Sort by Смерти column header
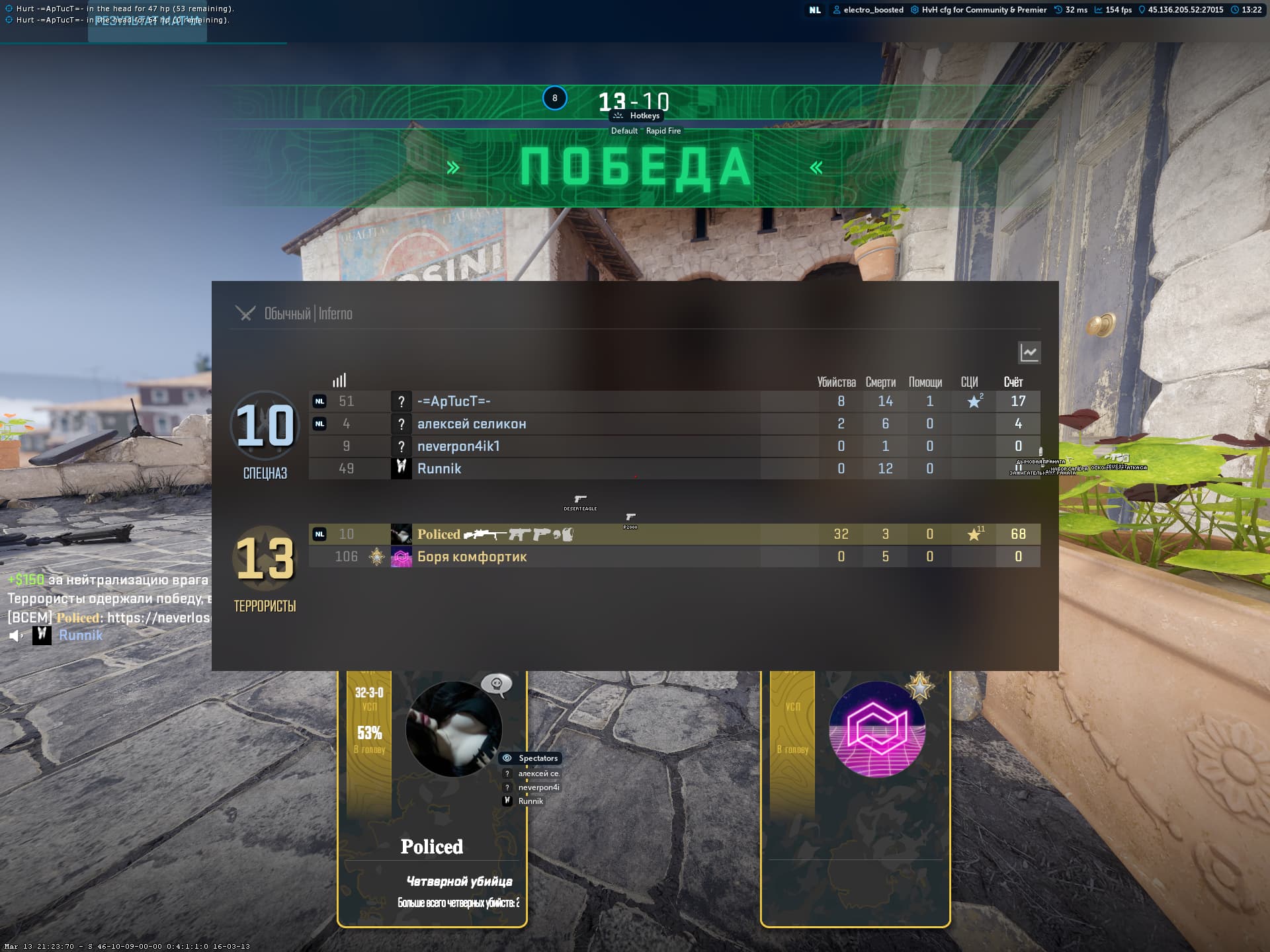1270x952 pixels. tap(880, 382)
